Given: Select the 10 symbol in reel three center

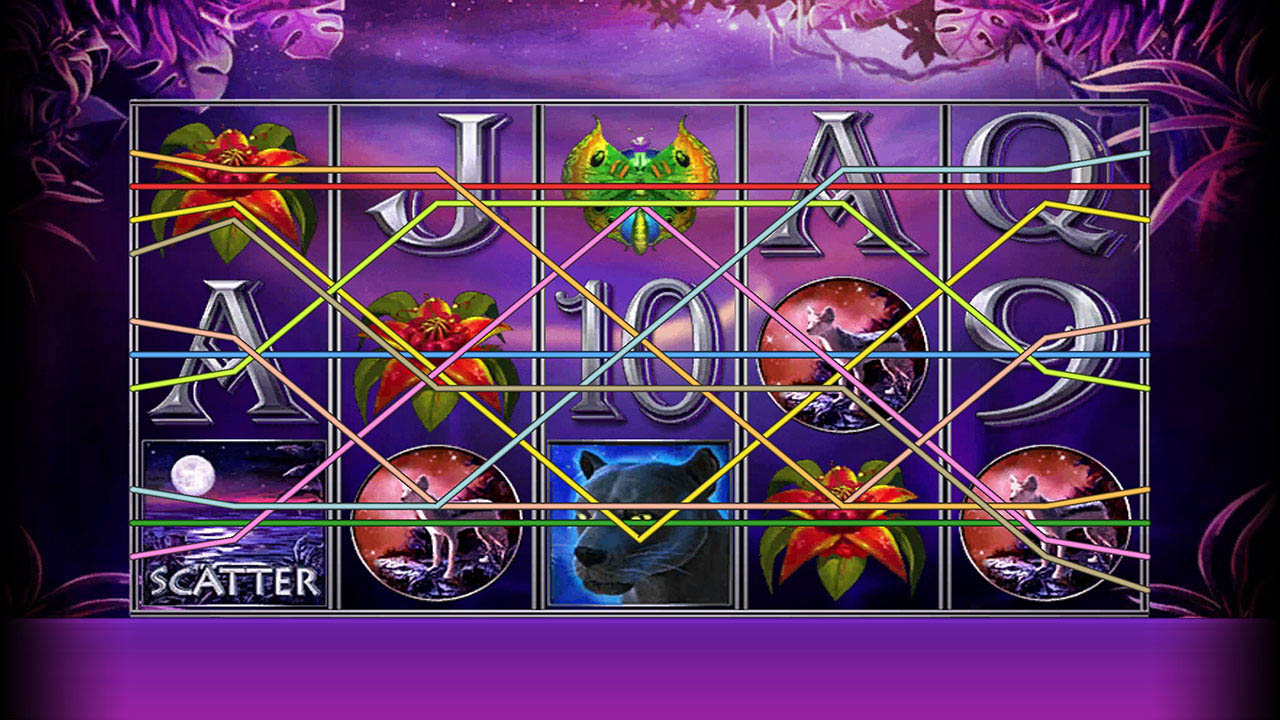Looking at the screenshot, I should tap(640, 350).
